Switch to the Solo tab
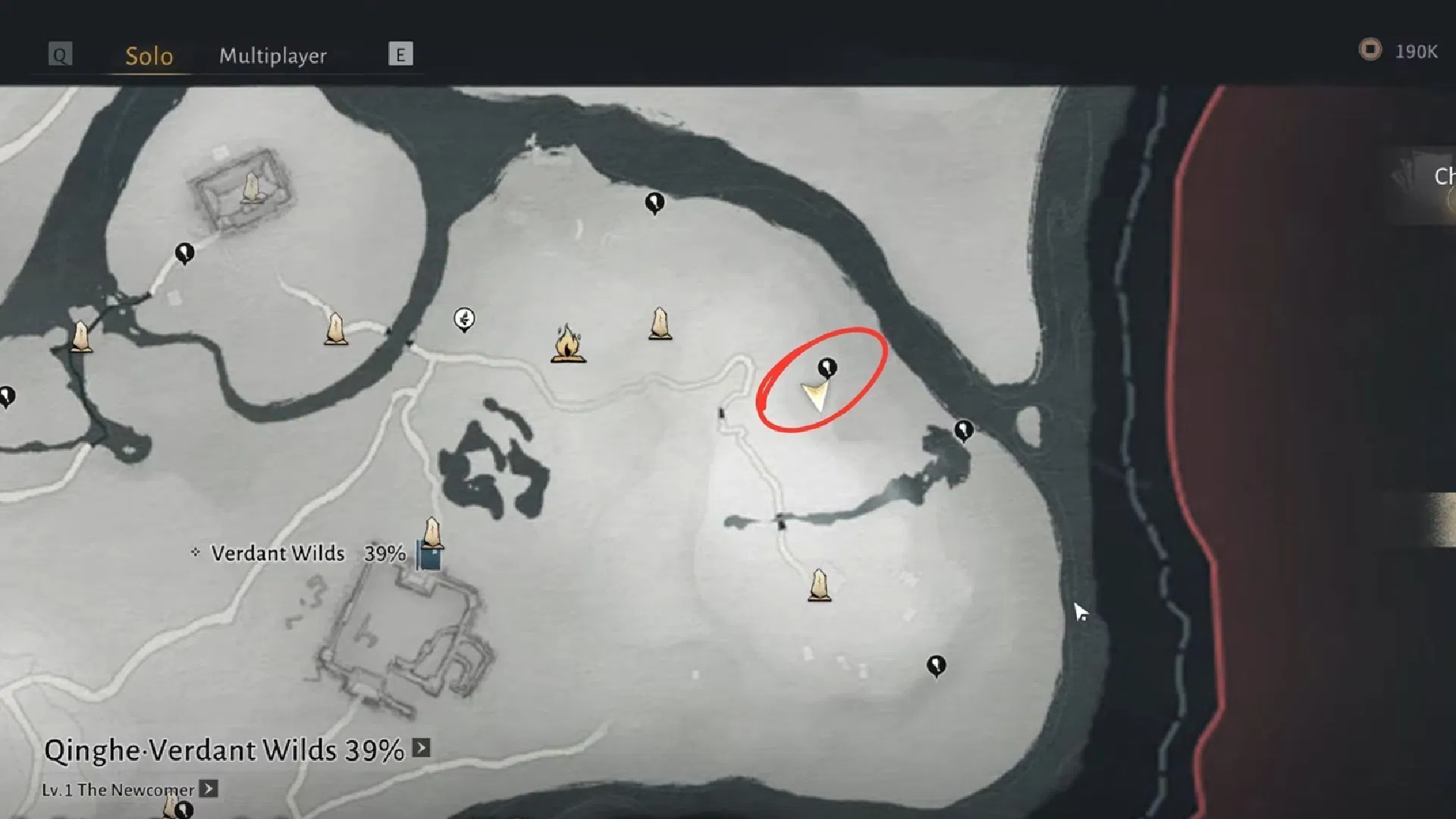 149,56
